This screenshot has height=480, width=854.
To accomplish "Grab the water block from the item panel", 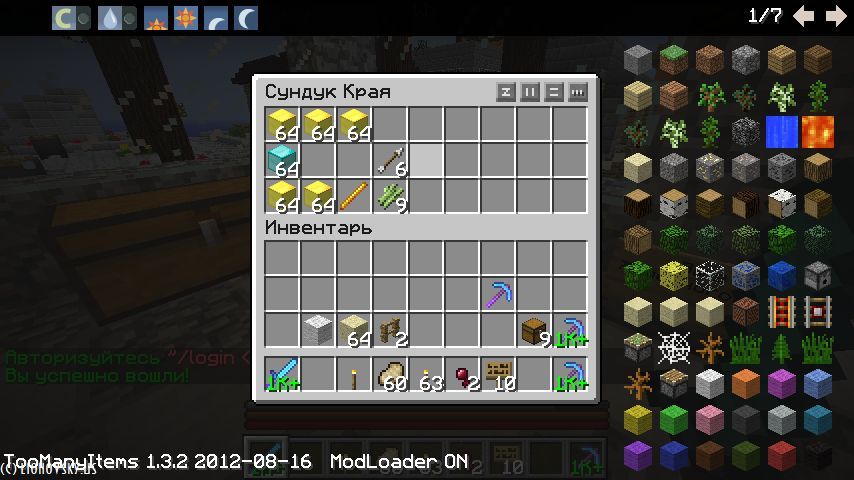I will [x=782, y=131].
